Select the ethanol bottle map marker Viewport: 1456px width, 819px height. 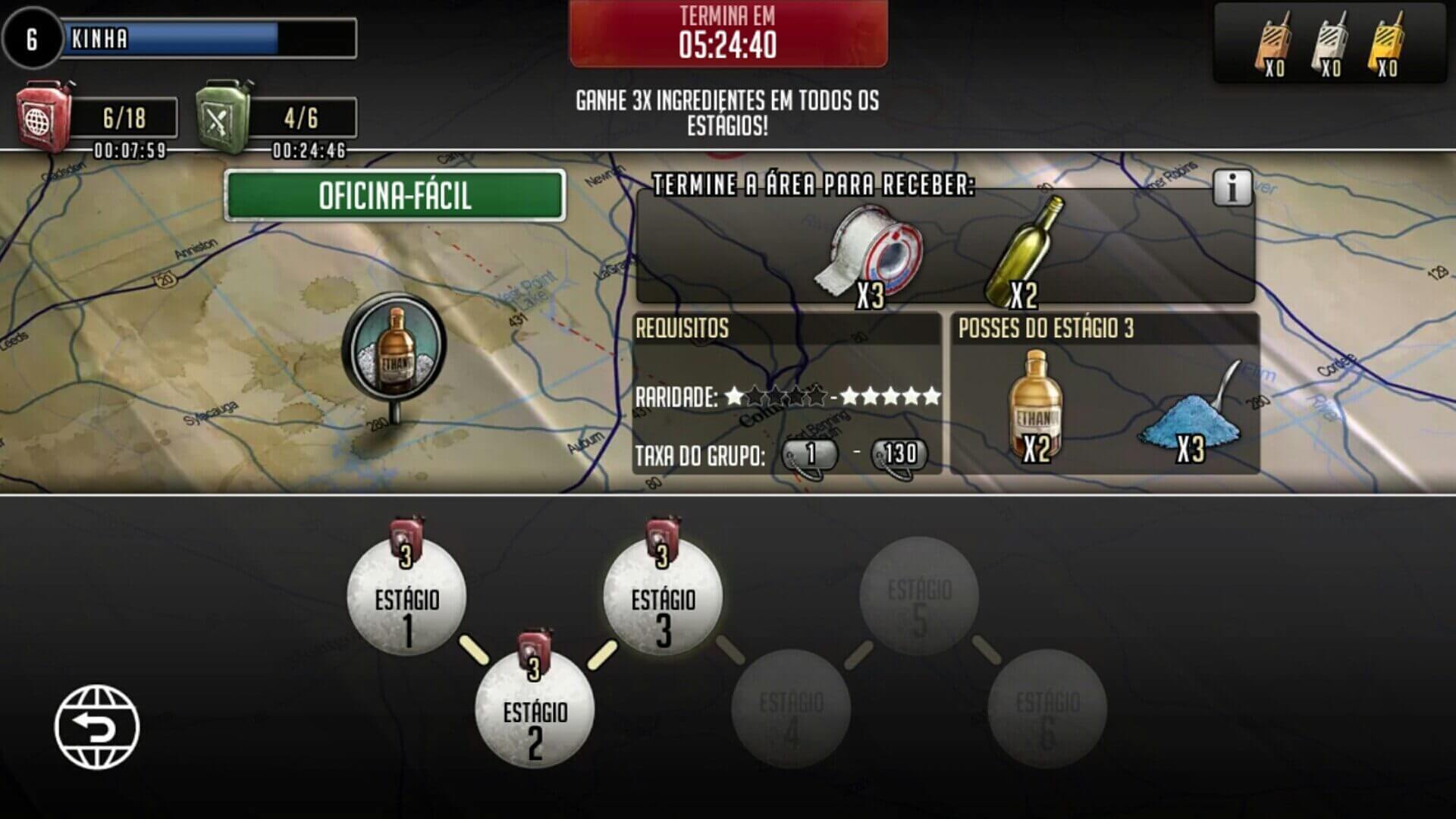point(394,349)
